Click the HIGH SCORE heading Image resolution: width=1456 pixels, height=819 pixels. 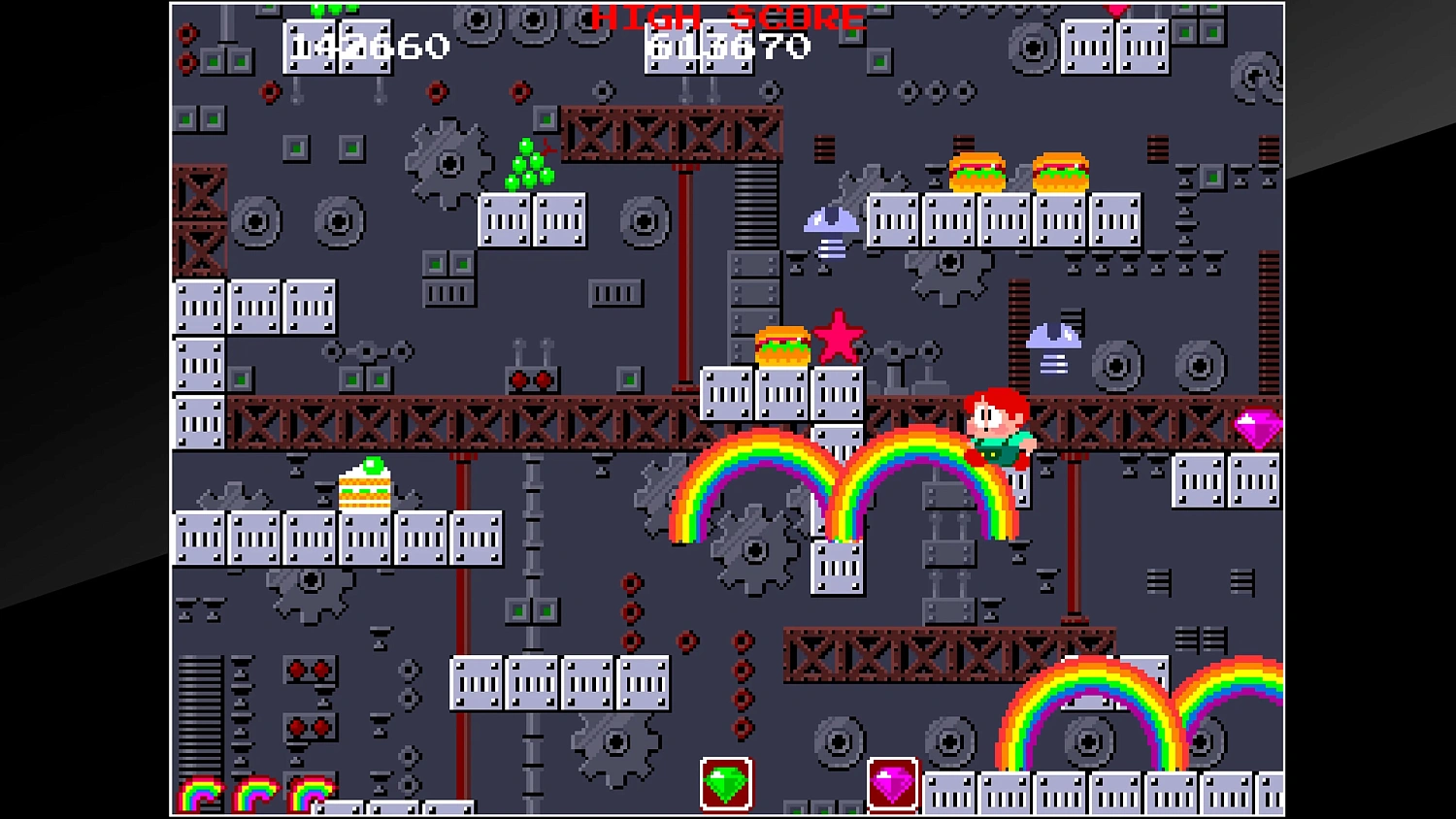pos(726,17)
